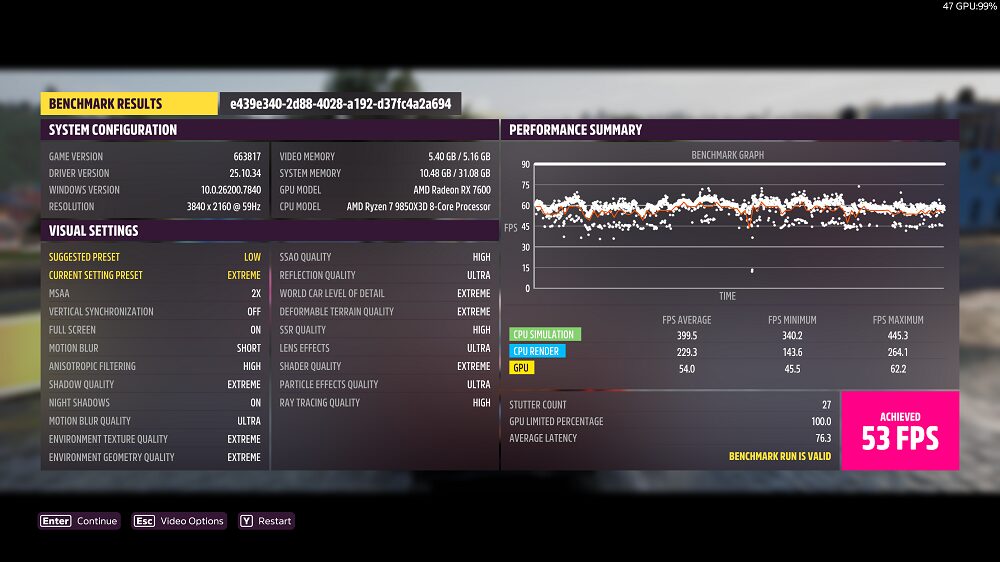Continue past the benchmark results
The height and width of the screenshot is (562, 1000).
pyautogui.click(x=79, y=521)
